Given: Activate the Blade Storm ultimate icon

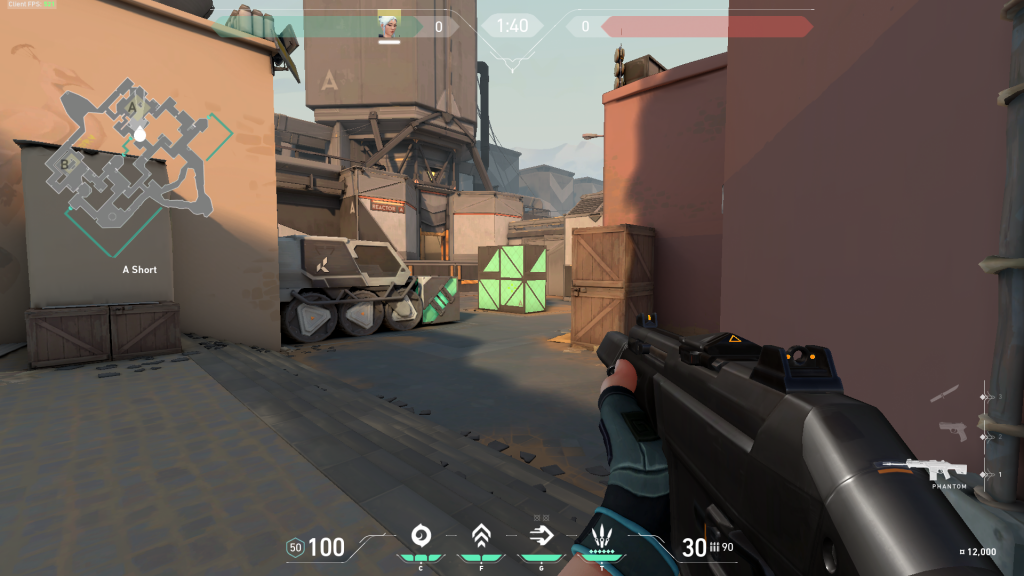Looking at the screenshot, I should point(601,535).
